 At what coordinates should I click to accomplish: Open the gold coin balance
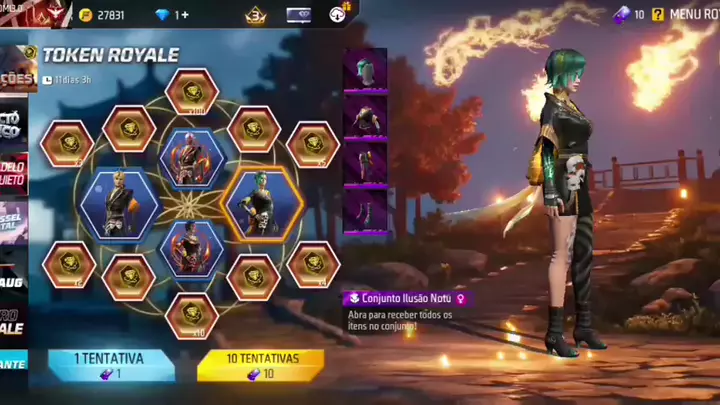pos(101,15)
